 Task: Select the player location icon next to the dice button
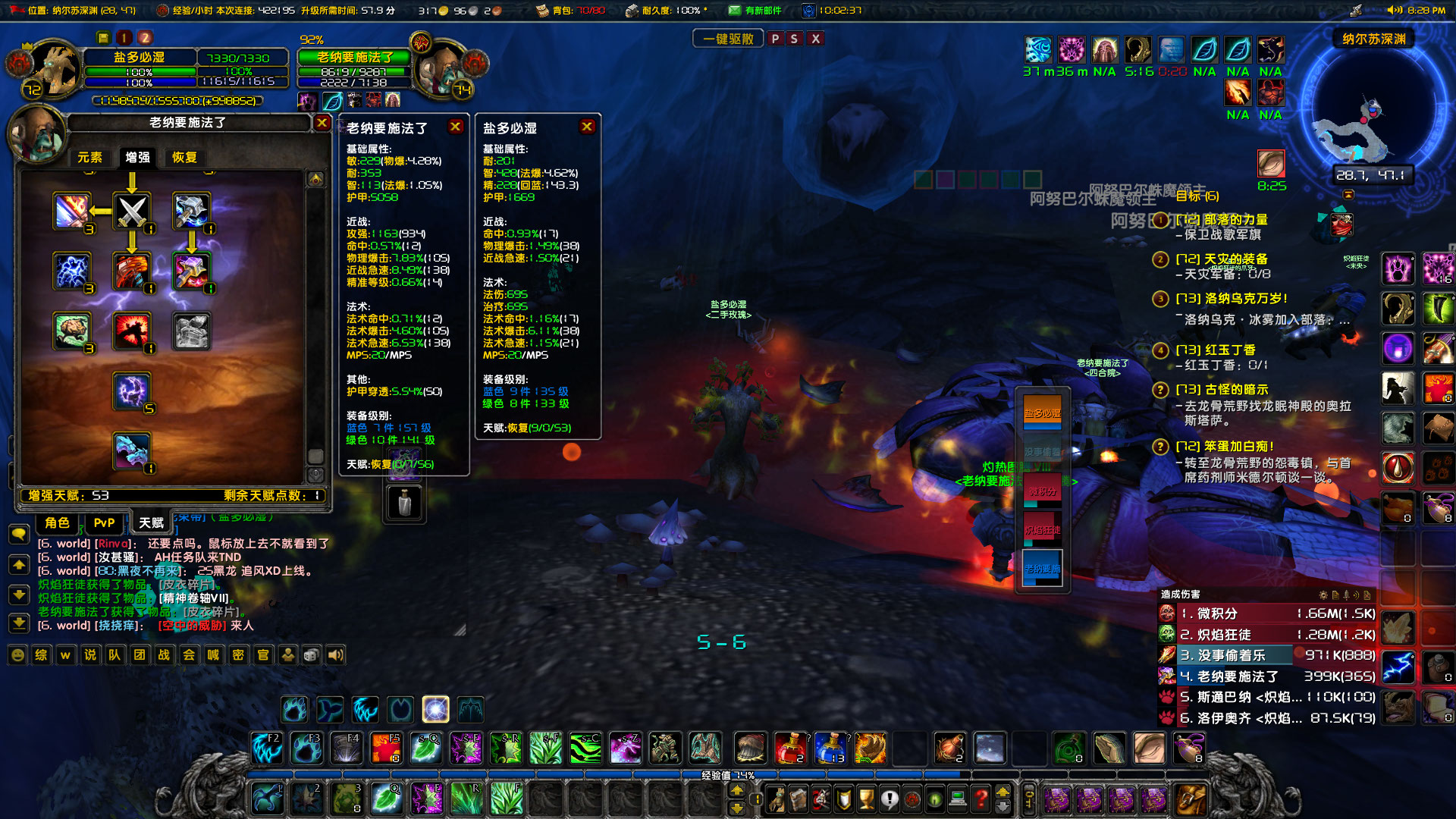(288, 655)
